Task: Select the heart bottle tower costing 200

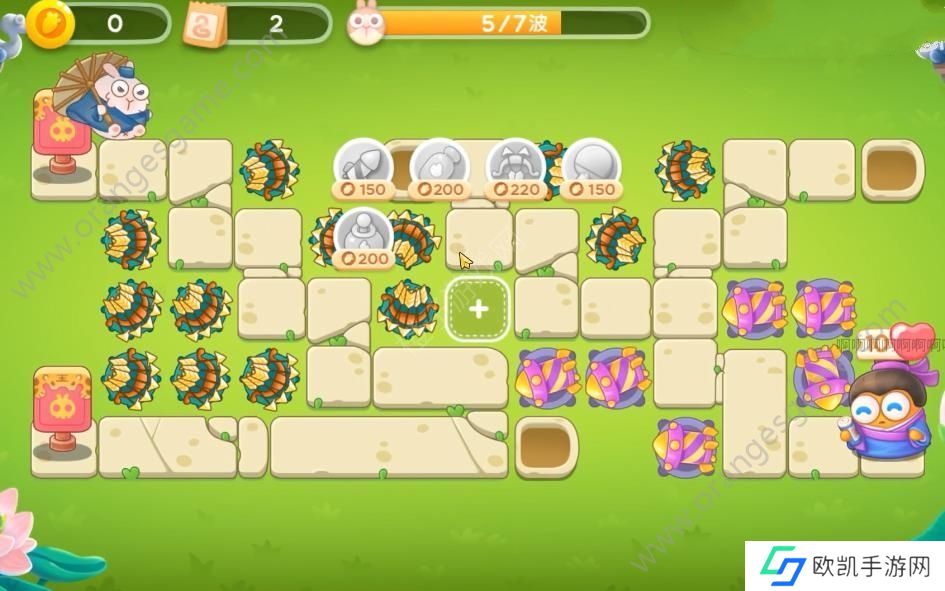Action: click(438, 165)
